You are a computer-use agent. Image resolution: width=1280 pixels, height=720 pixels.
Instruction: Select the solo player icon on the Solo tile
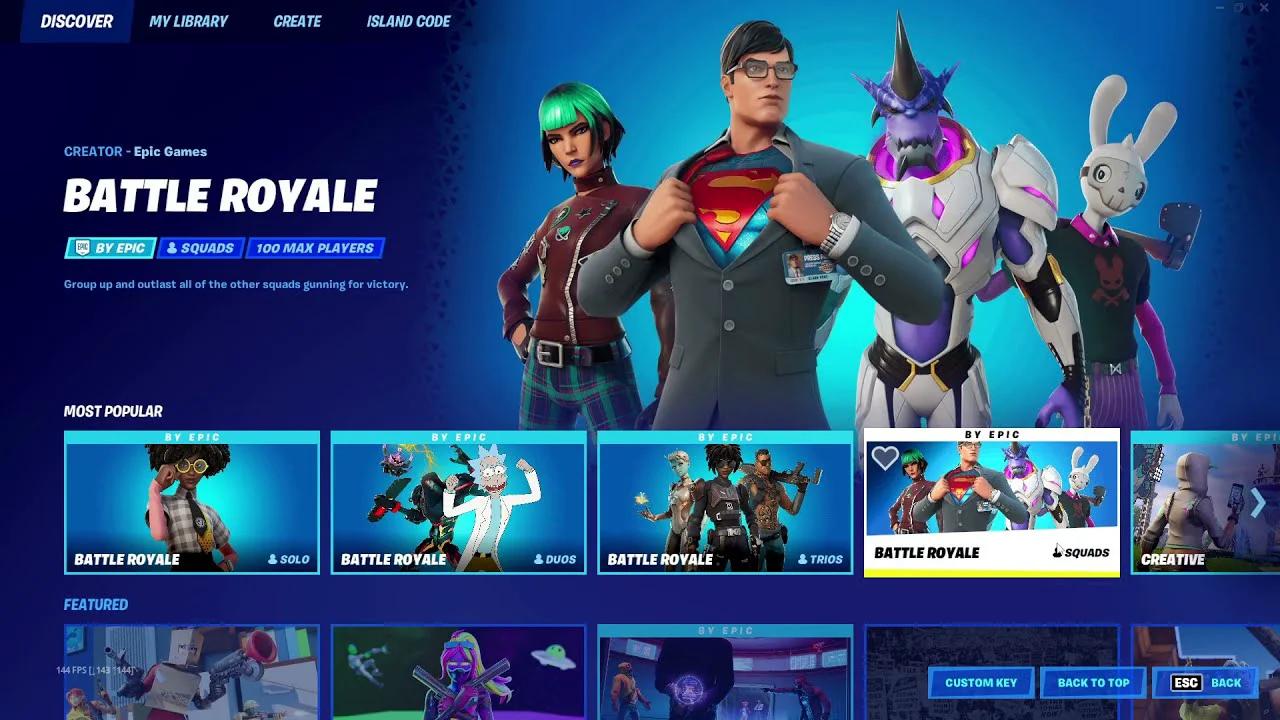click(271, 560)
